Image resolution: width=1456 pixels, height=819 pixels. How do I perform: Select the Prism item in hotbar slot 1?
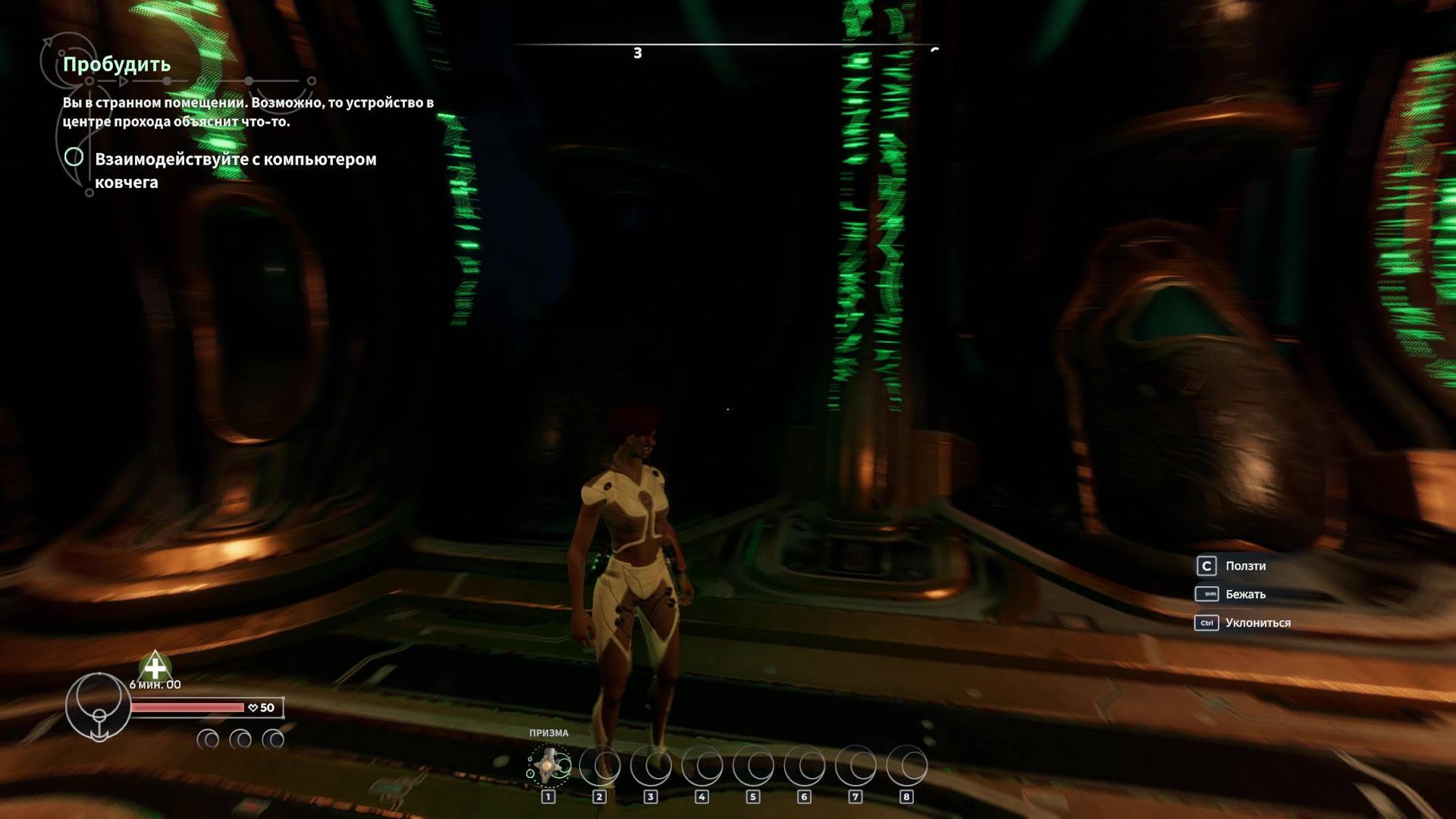point(549,766)
